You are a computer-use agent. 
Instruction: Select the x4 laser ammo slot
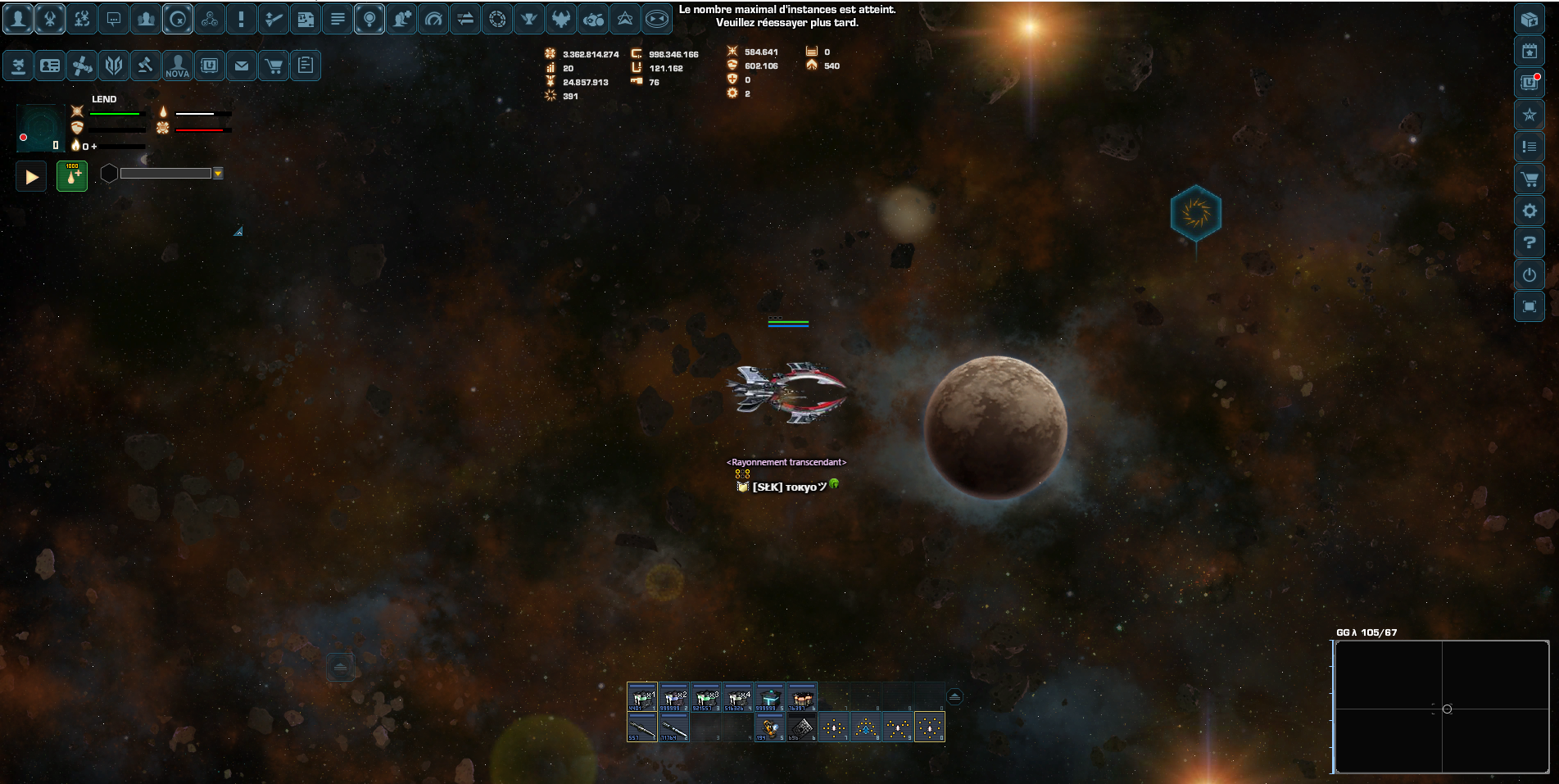pos(737,697)
